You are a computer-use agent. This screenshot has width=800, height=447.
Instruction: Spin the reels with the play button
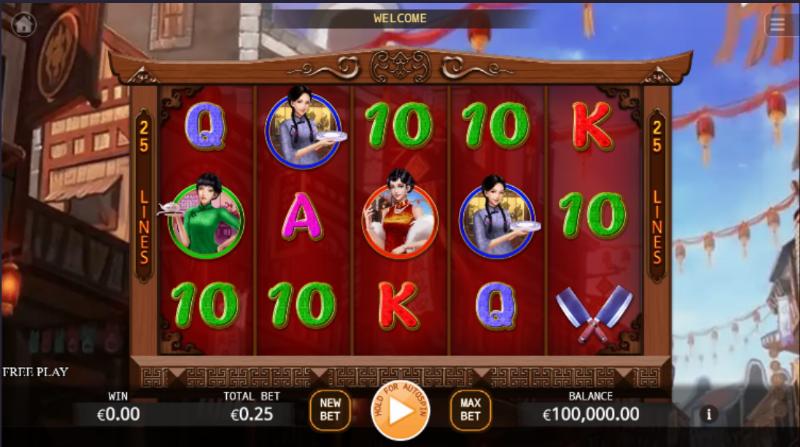point(400,410)
